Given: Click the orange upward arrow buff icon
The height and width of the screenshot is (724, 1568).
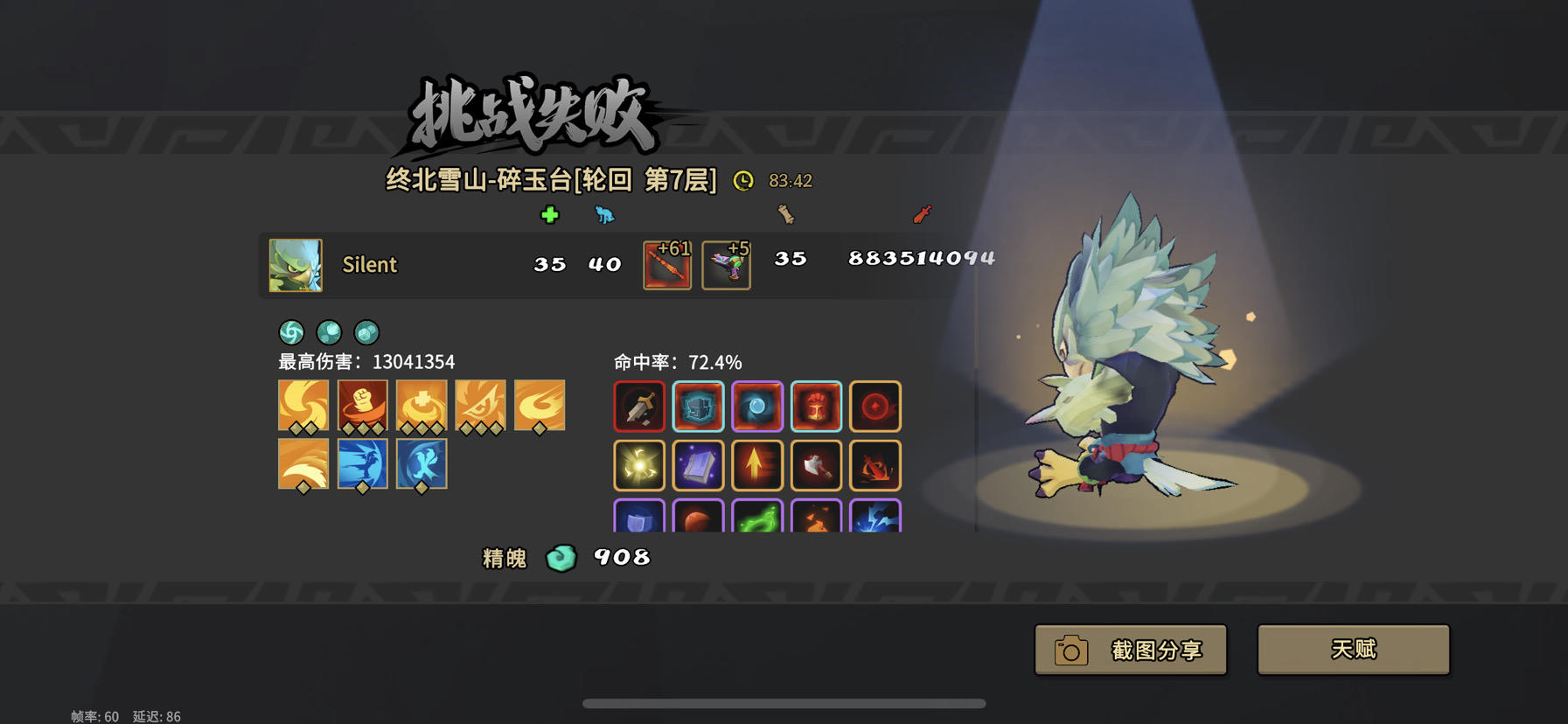Looking at the screenshot, I should pos(756,464).
